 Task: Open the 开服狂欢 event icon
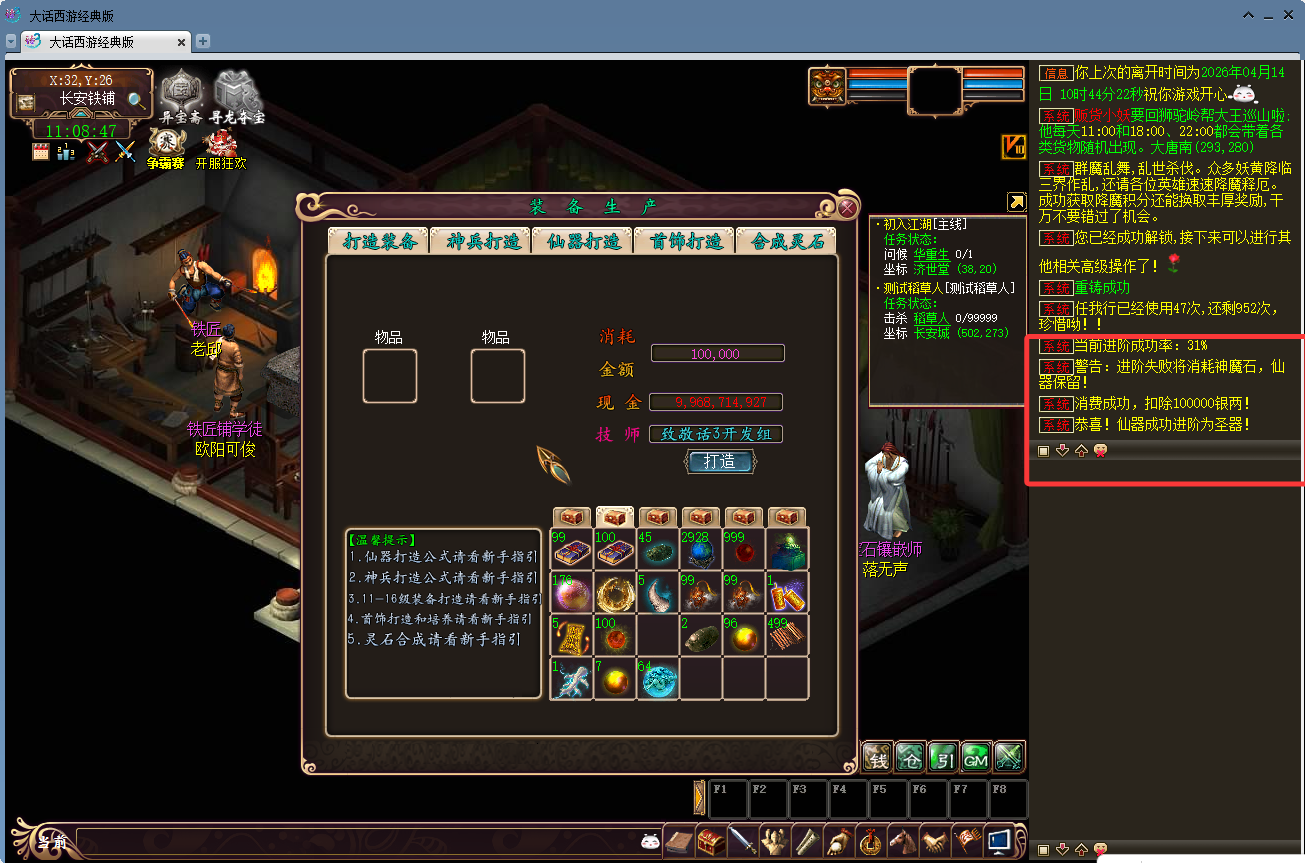(221, 146)
